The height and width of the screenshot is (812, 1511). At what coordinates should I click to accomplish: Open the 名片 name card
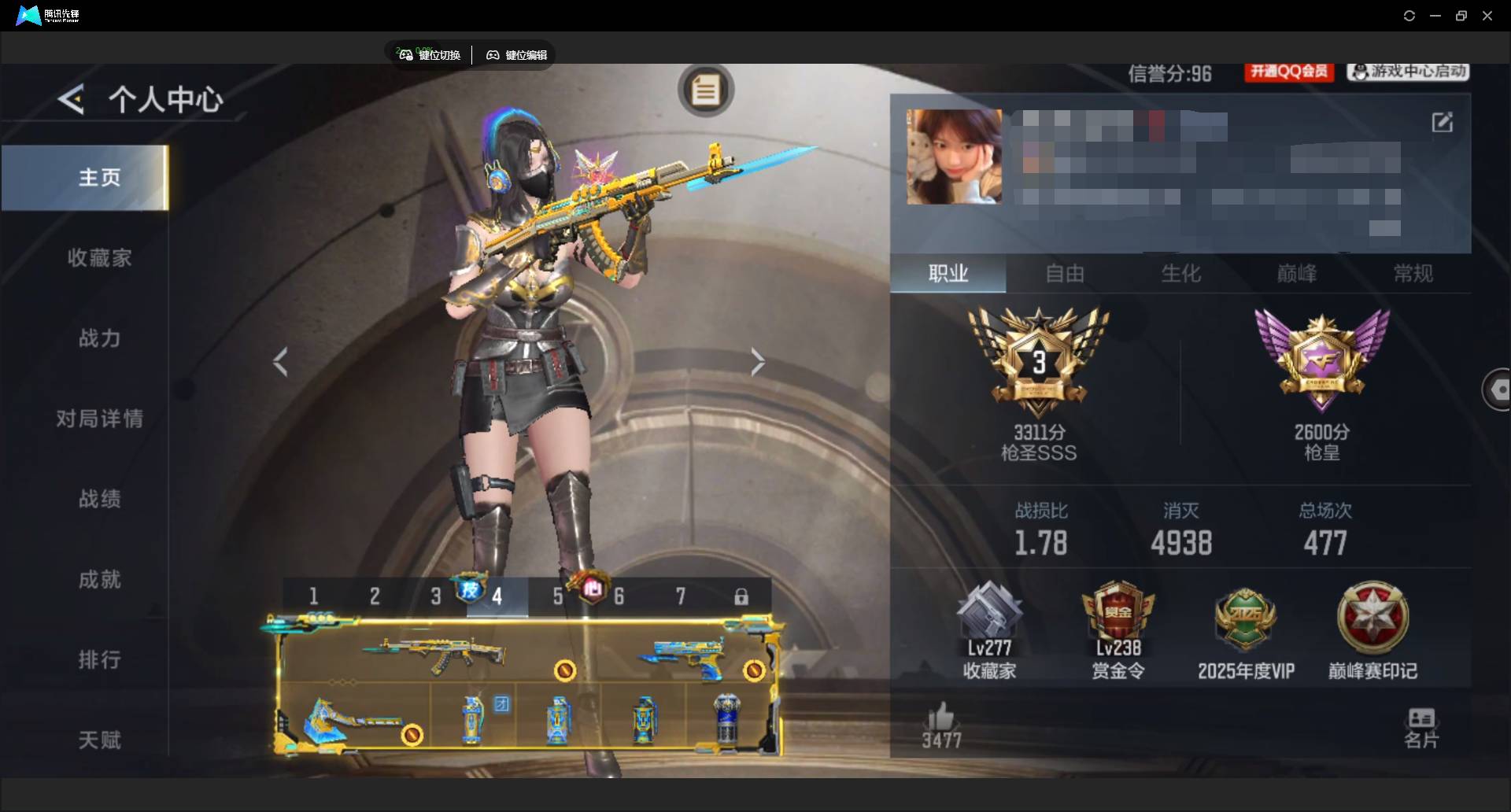(x=1420, y=728)
